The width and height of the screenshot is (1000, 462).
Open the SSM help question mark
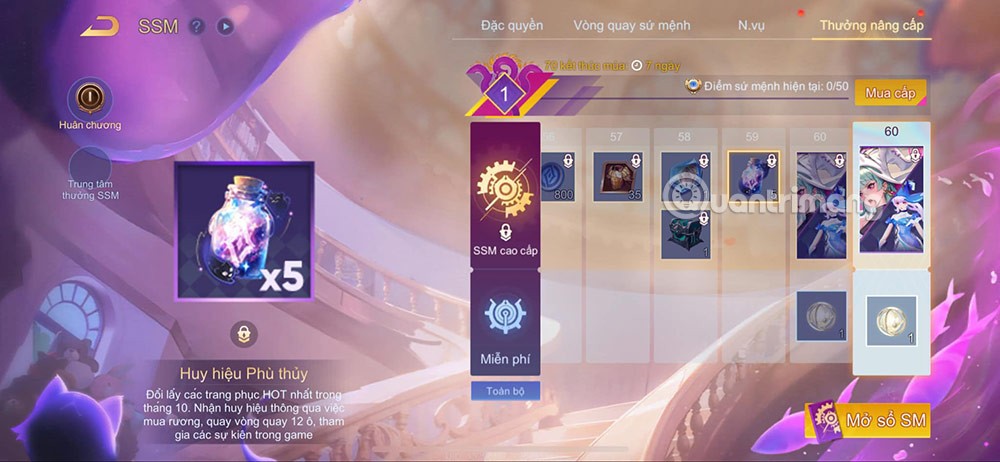tap(197, 27)
